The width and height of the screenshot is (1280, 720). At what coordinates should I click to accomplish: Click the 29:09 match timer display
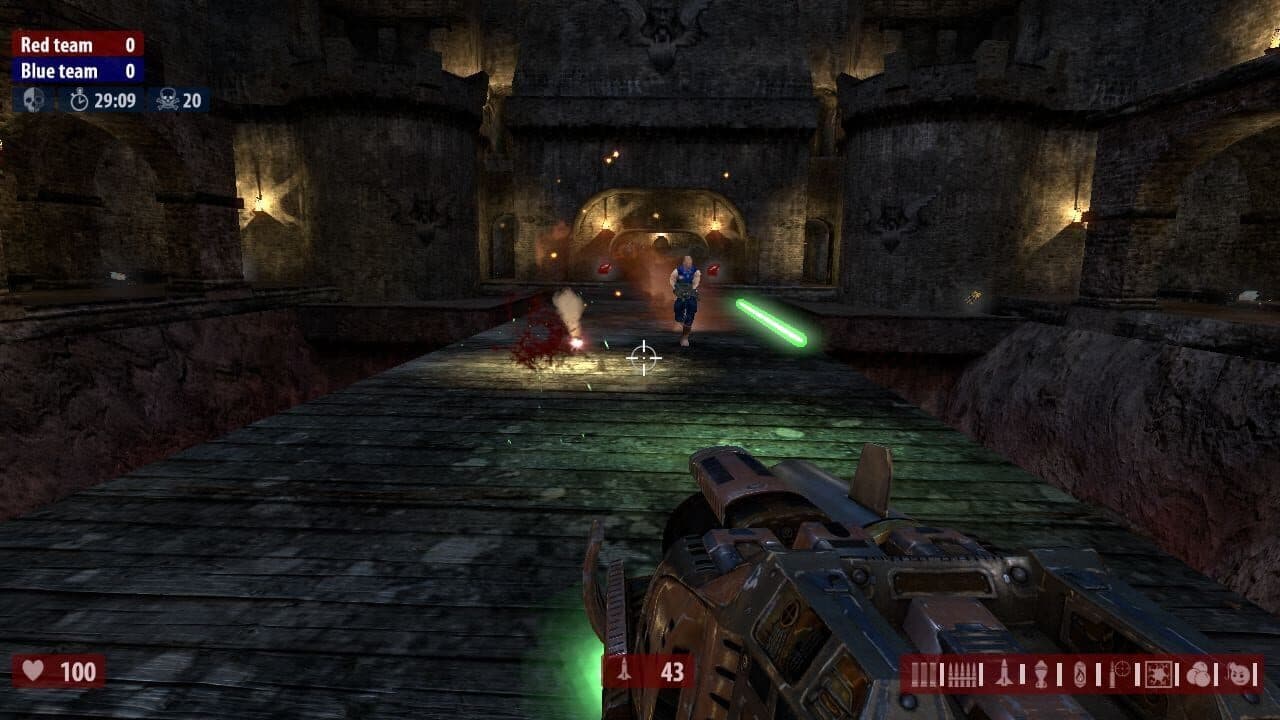(113, 99)
